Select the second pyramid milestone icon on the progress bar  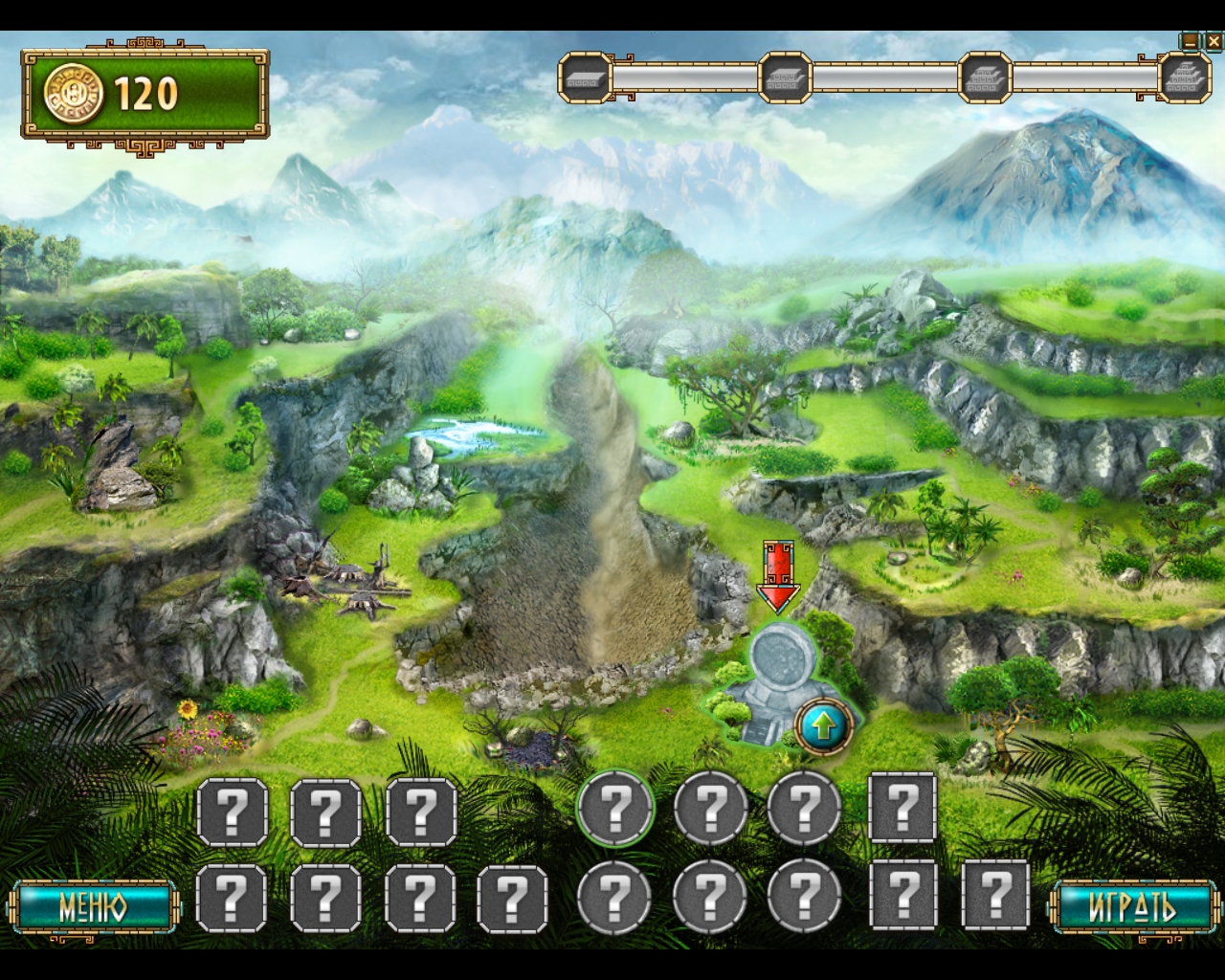pyautogui.click(x=787, y=77)
